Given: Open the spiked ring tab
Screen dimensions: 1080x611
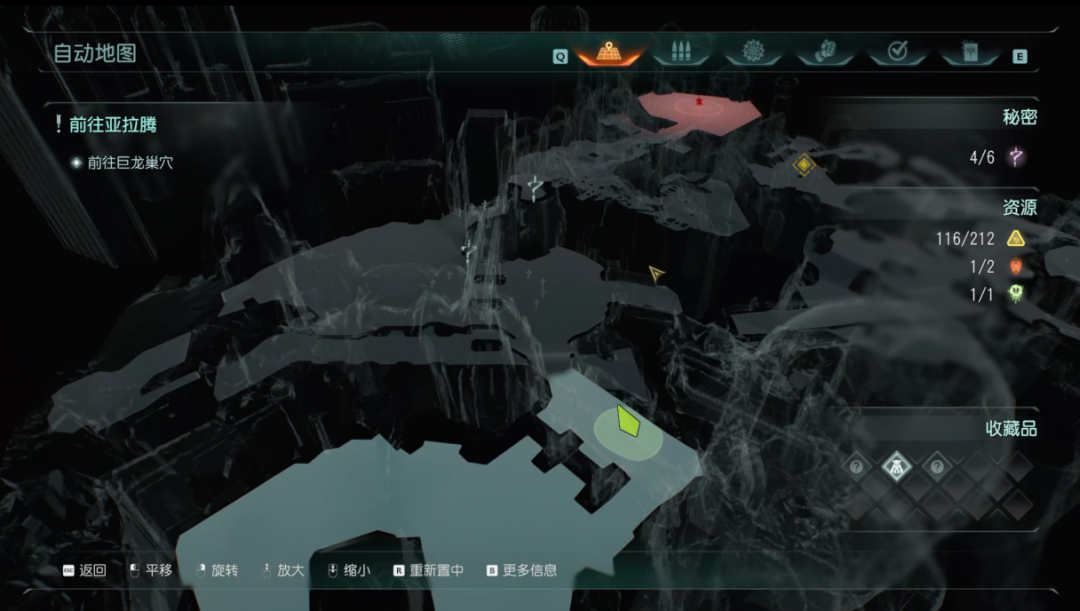Looking at the screenshot, I should (x=753, y=52).
